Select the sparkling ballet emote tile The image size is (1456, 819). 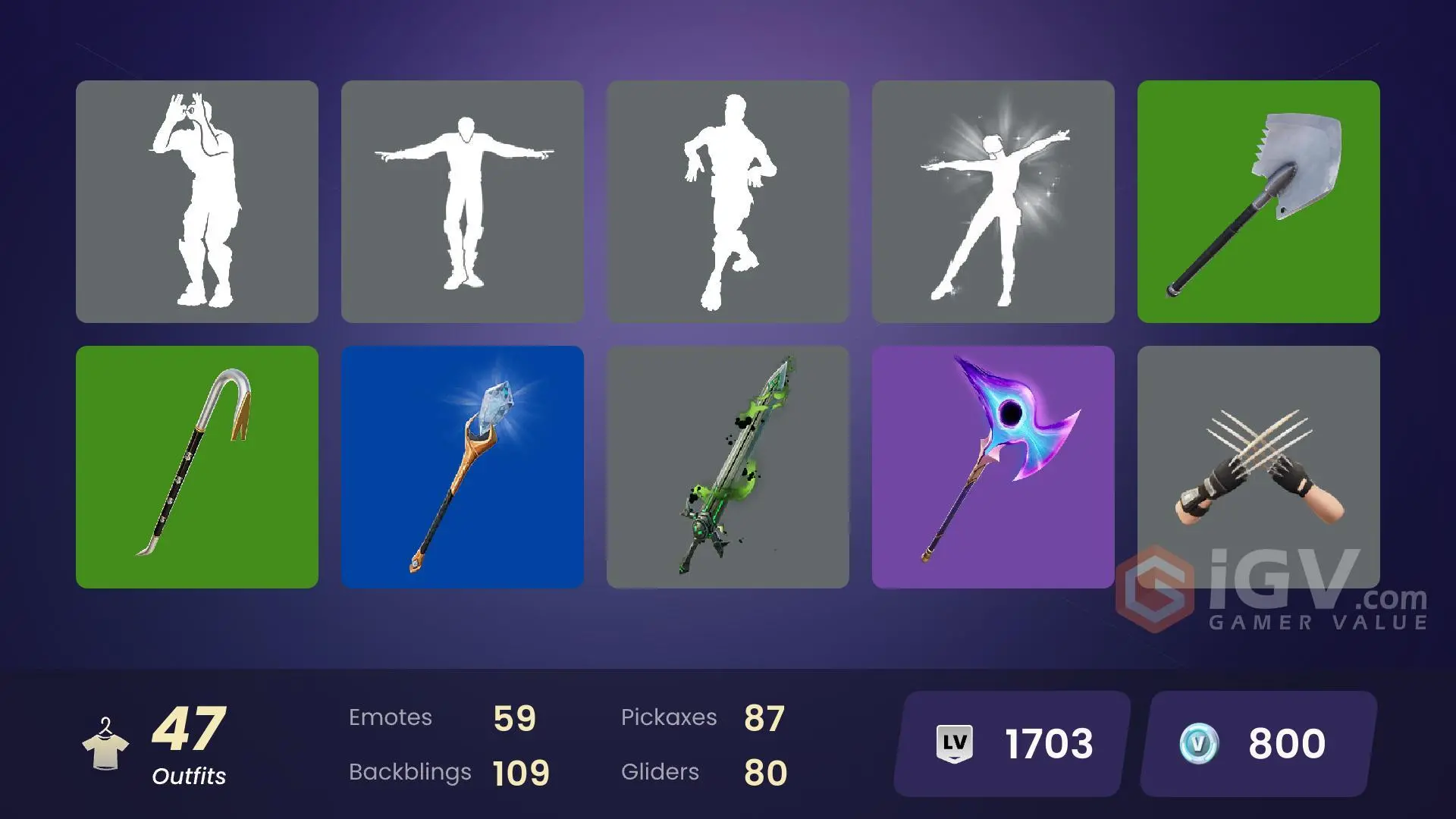pyautogui.click(x=992, y=201)
